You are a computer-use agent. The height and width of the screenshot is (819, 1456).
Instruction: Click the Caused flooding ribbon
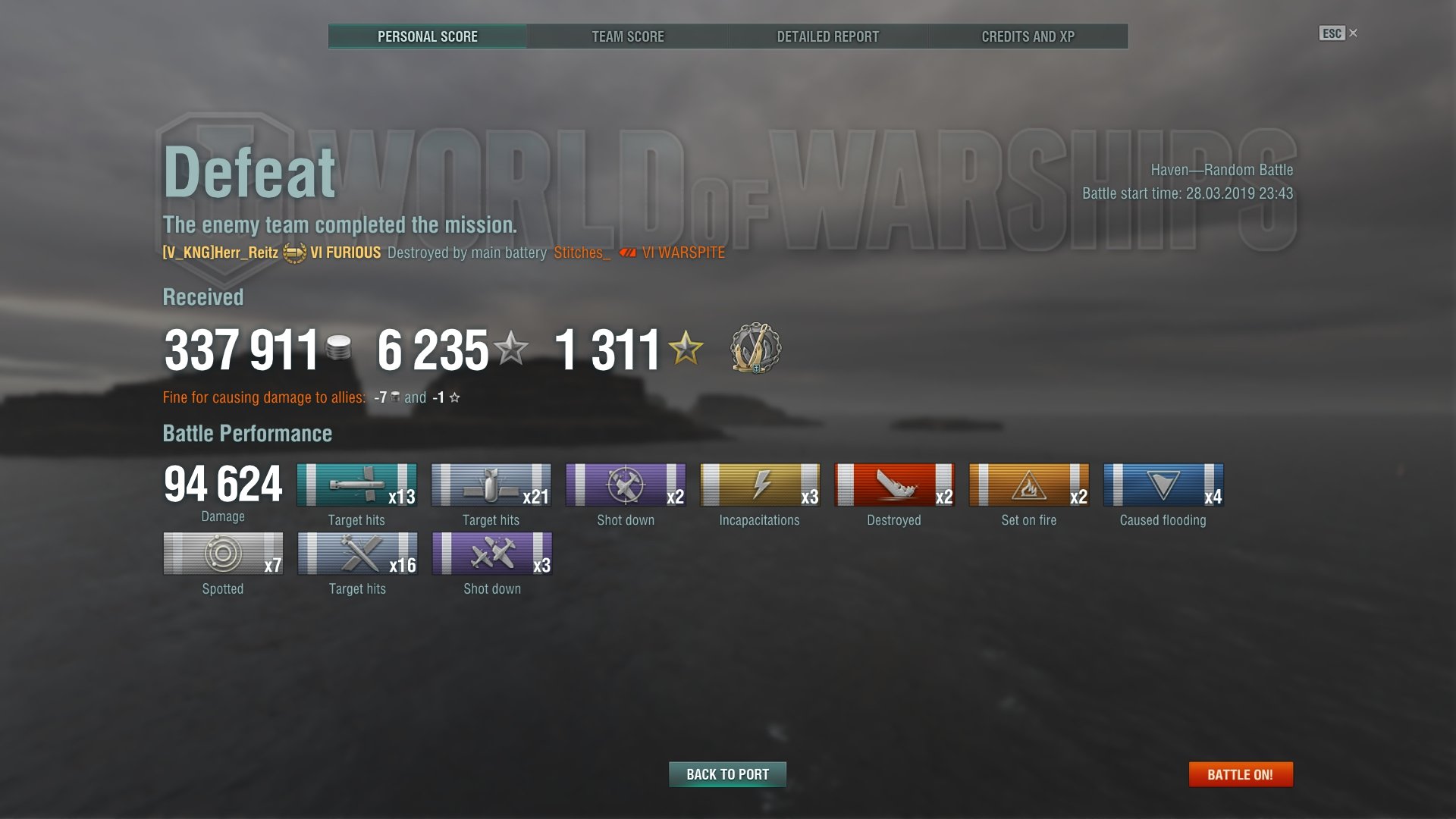click(1163, 485)
